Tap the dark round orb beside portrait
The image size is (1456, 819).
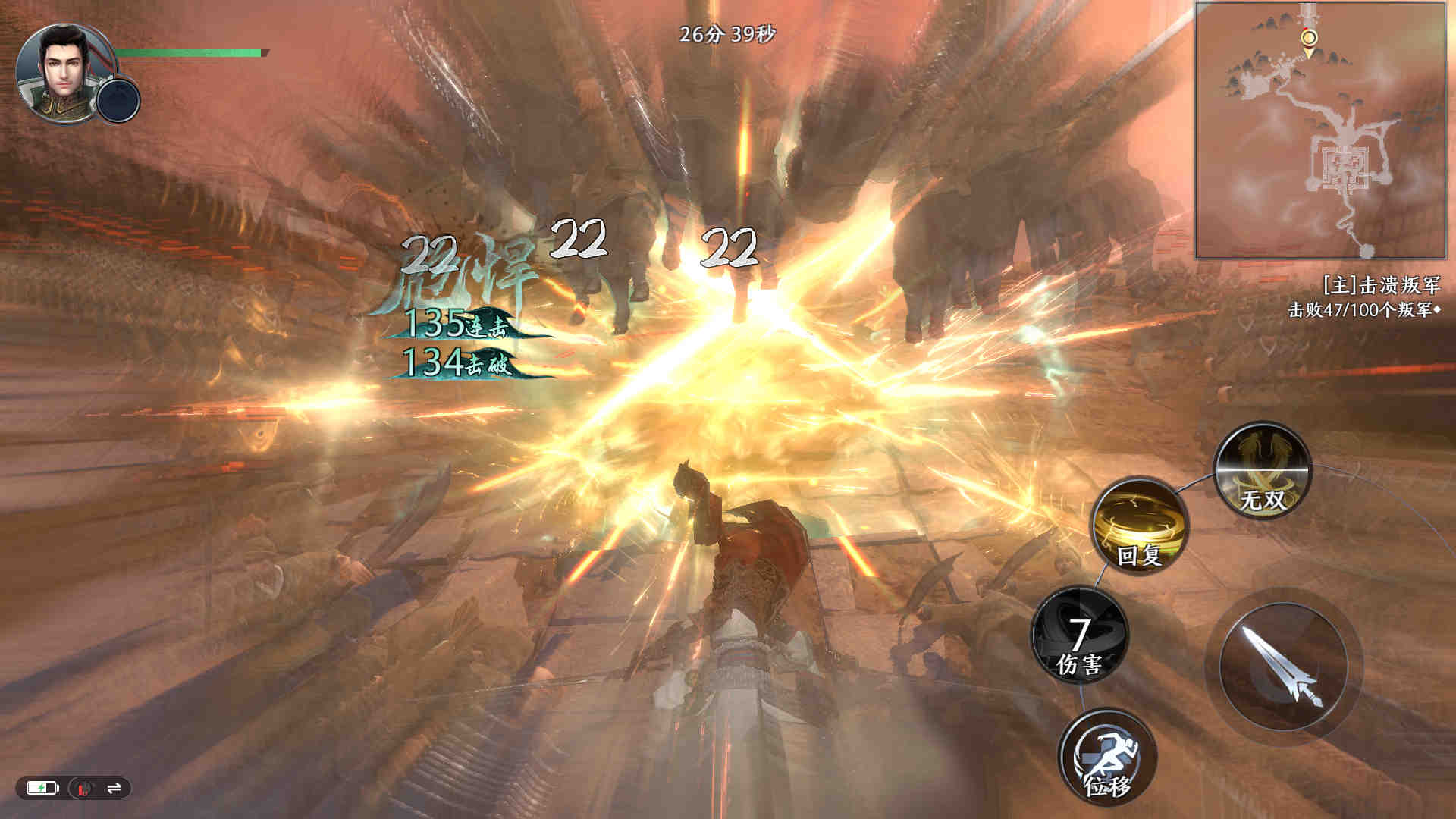point(119,100)
